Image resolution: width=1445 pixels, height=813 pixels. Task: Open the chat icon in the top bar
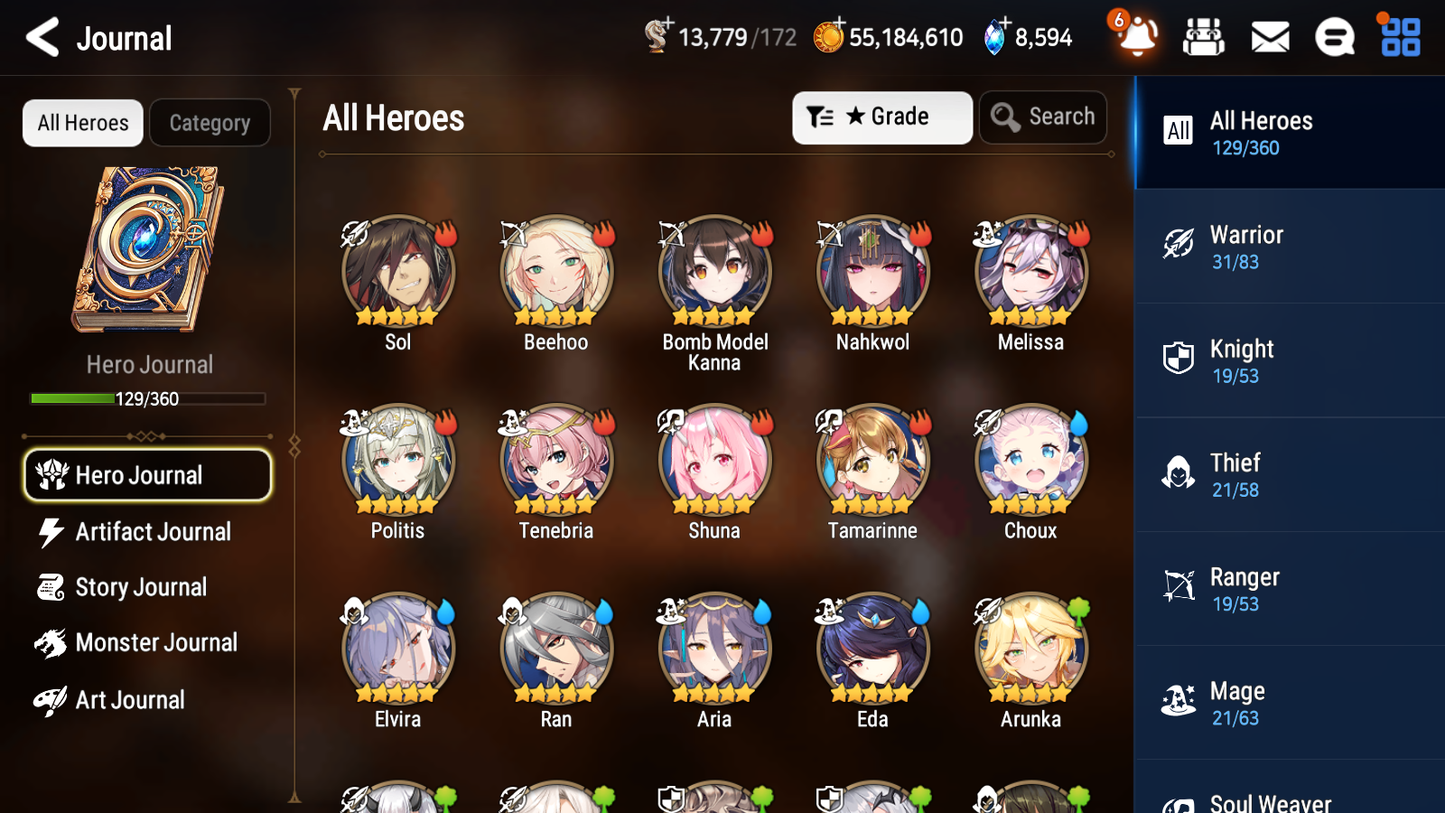click(1334, 36)
